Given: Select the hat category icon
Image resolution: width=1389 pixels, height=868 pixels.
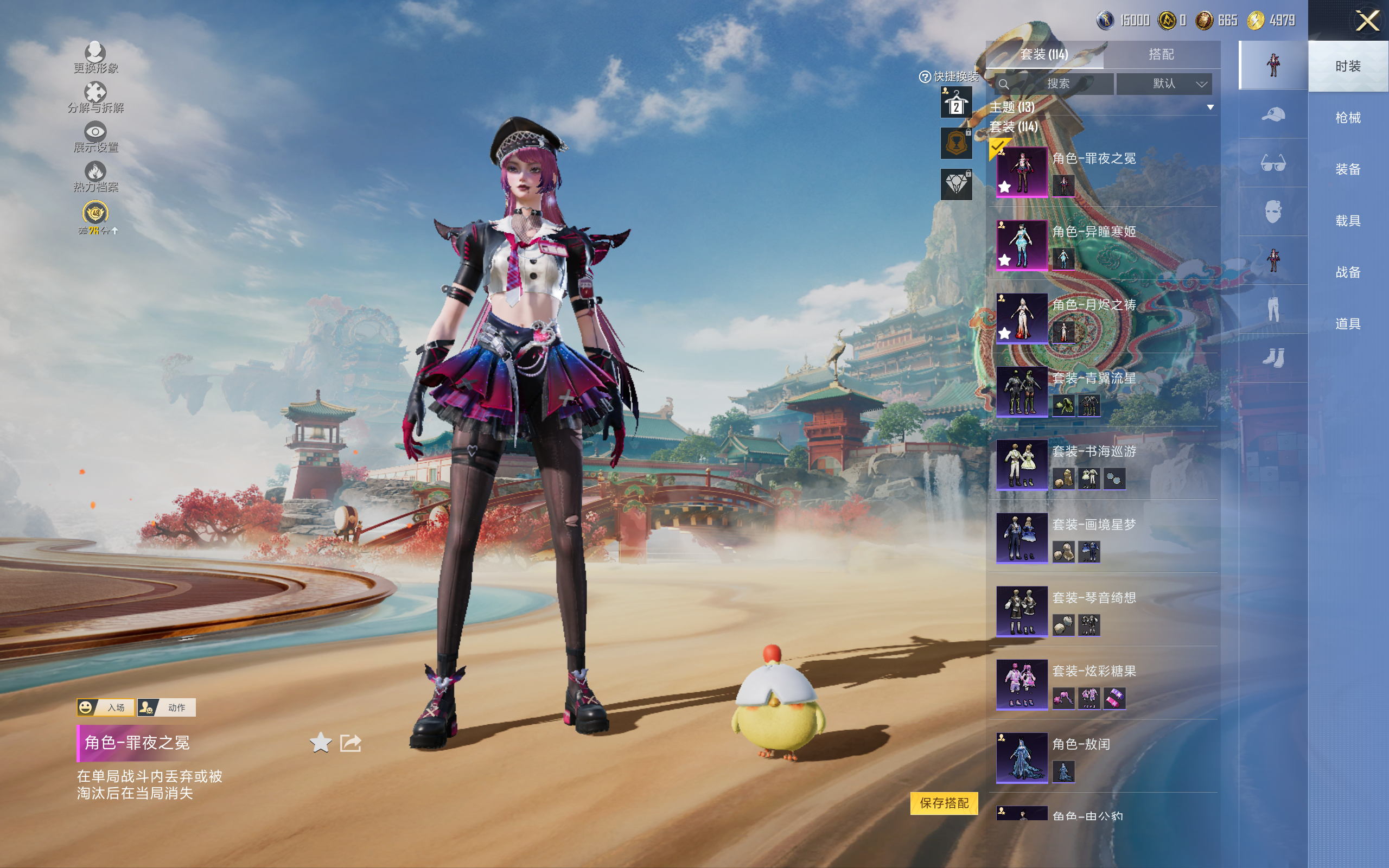Looking at the screenshot, I should pyautogui.click(x=1272, y=114).
